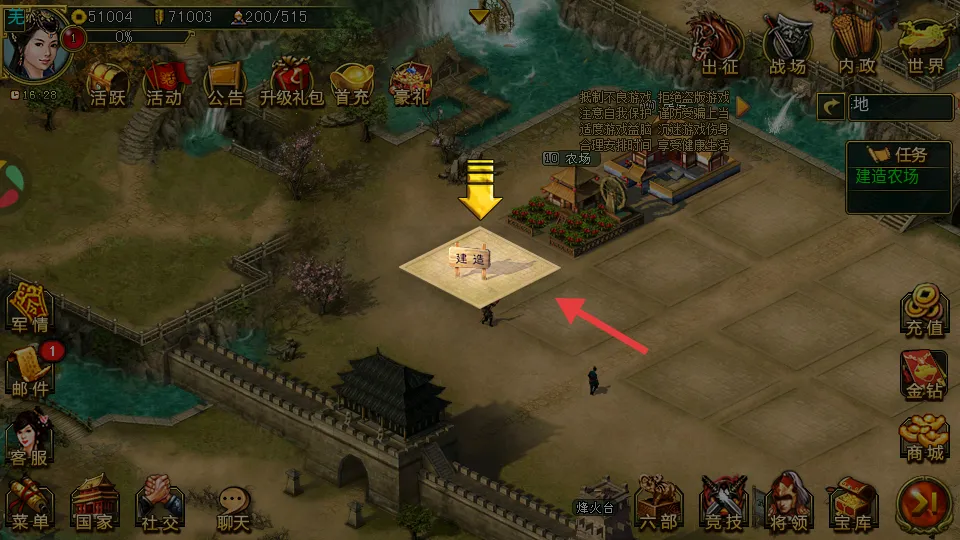
Task: Open the 活动 events menu
Action: tap(164, 84)
